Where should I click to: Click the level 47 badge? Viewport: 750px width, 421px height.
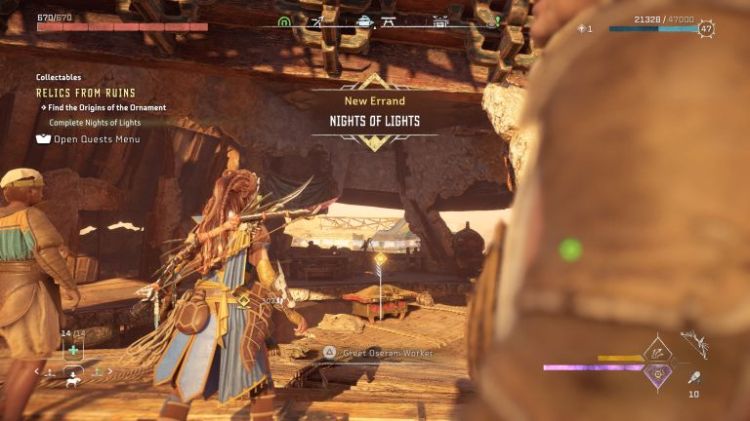[707, 29]
